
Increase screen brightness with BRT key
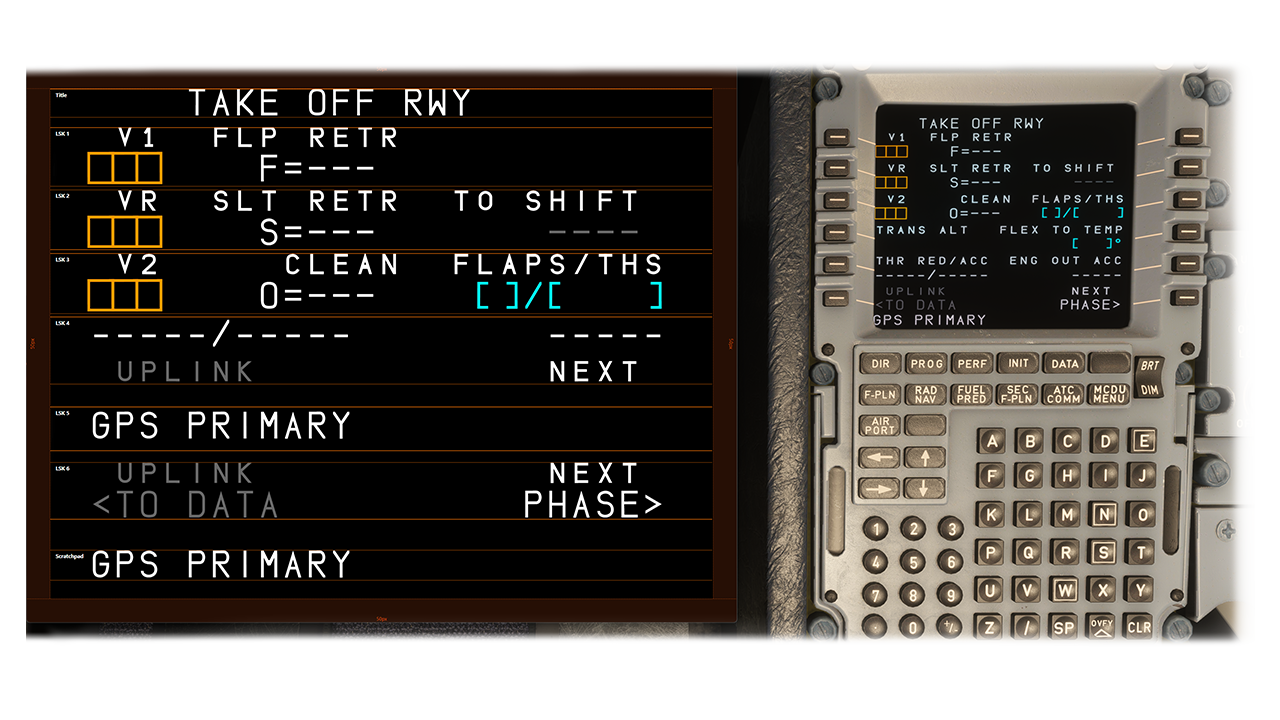tap(1149, 366)
